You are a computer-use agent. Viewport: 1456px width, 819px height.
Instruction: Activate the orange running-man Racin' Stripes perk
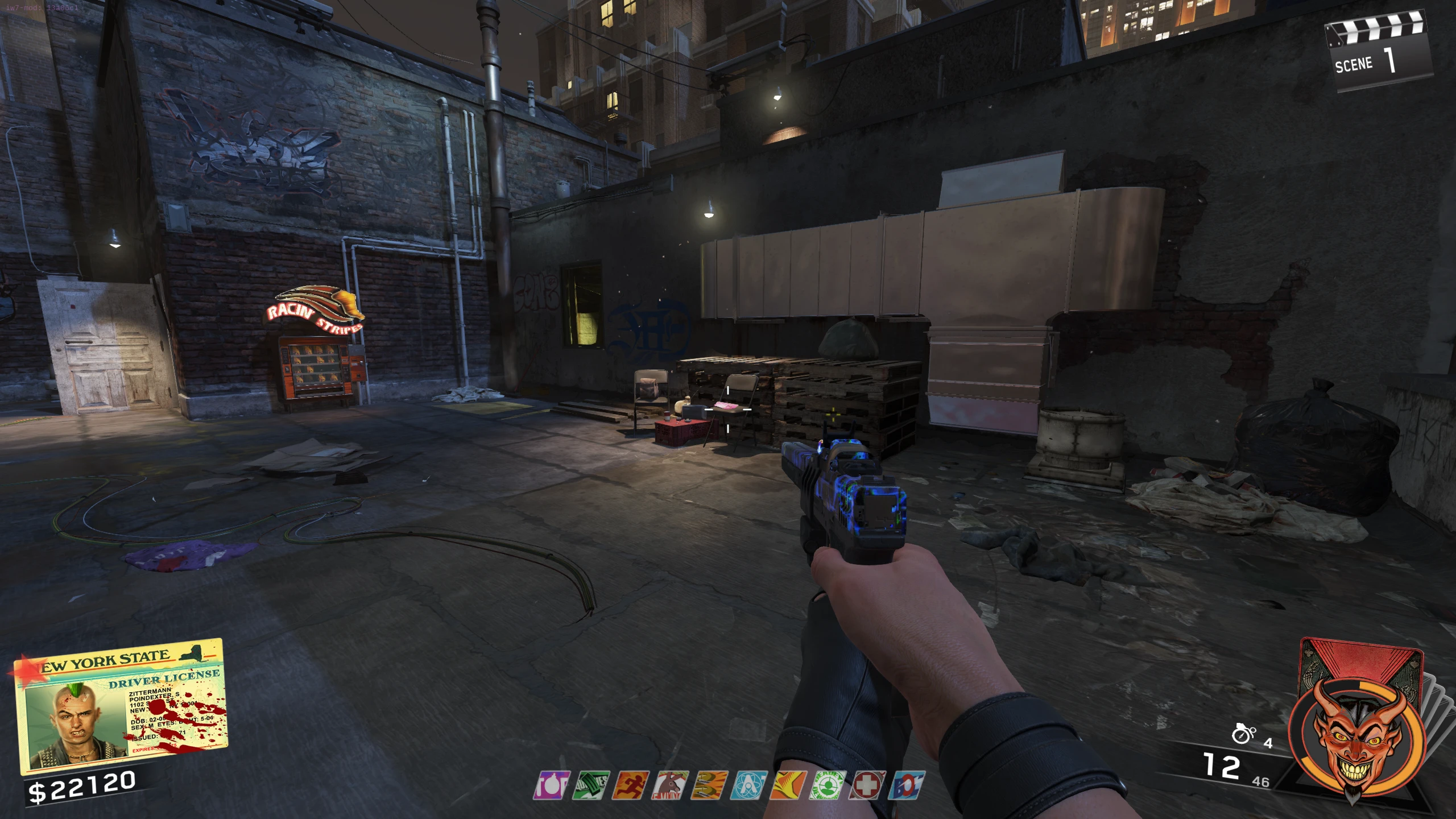click(x=630, y=785)
